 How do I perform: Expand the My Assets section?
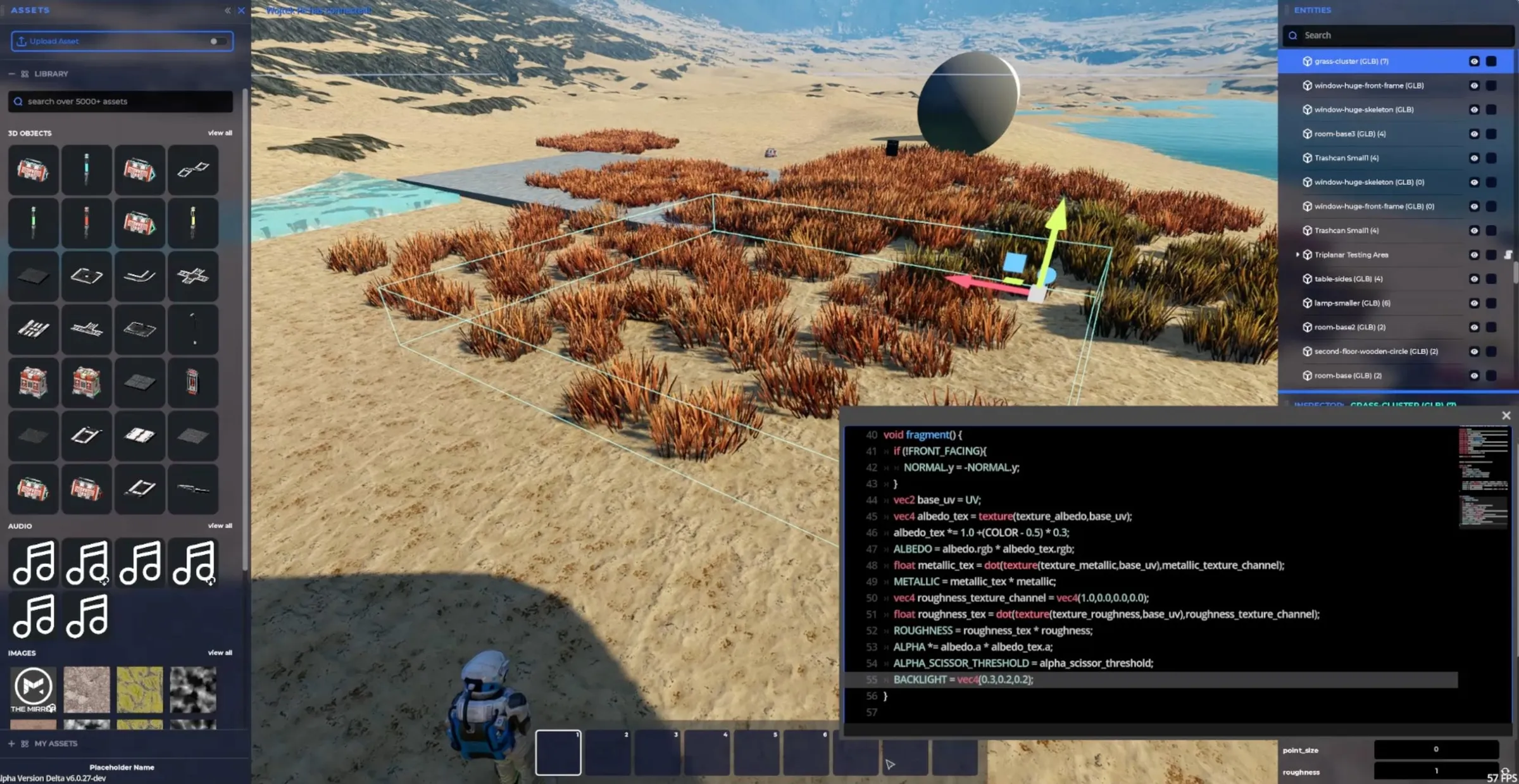(11, 744)
